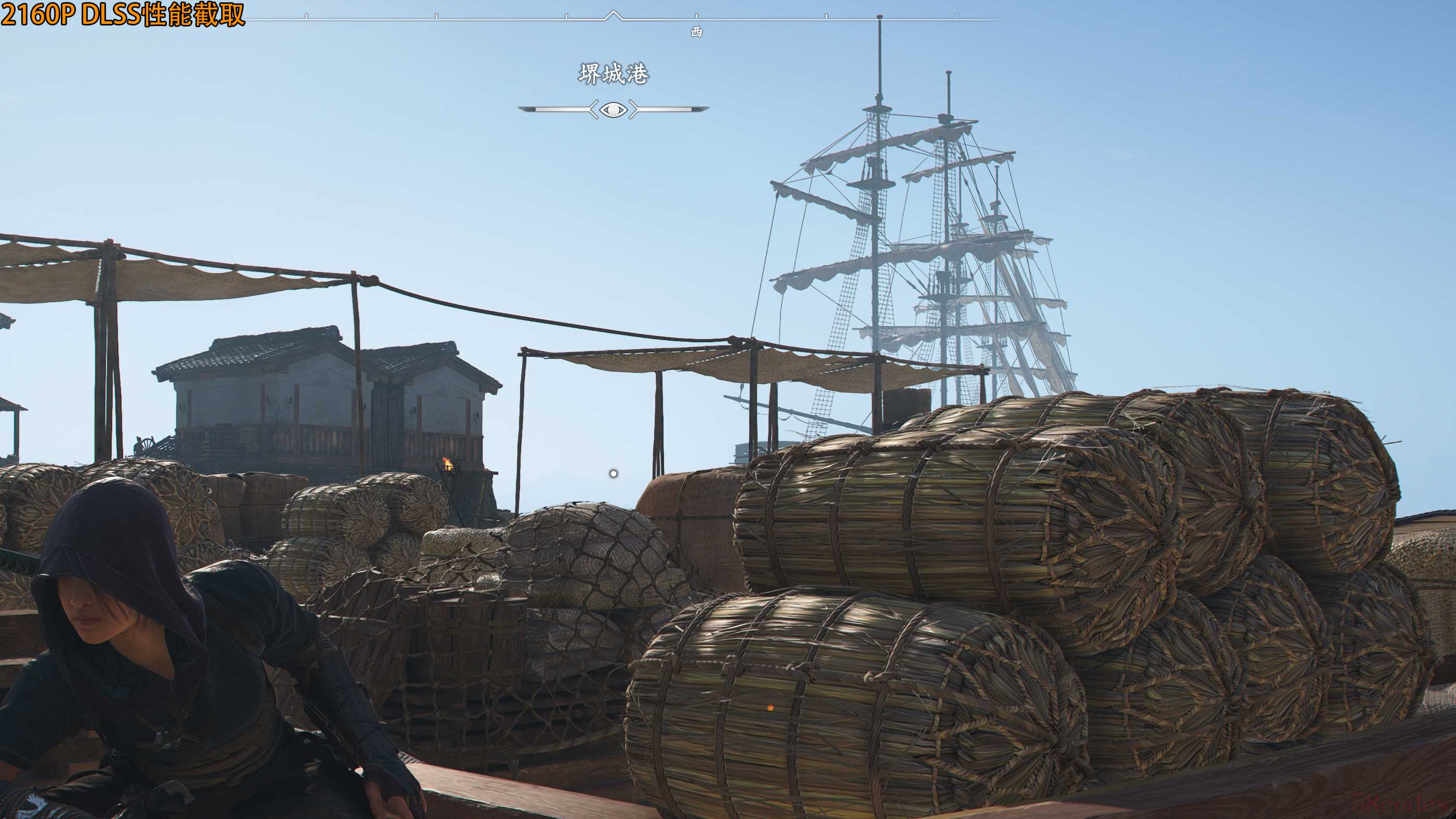
Task: Click the eye icon under 堺城港
Action: coord(613,109)
